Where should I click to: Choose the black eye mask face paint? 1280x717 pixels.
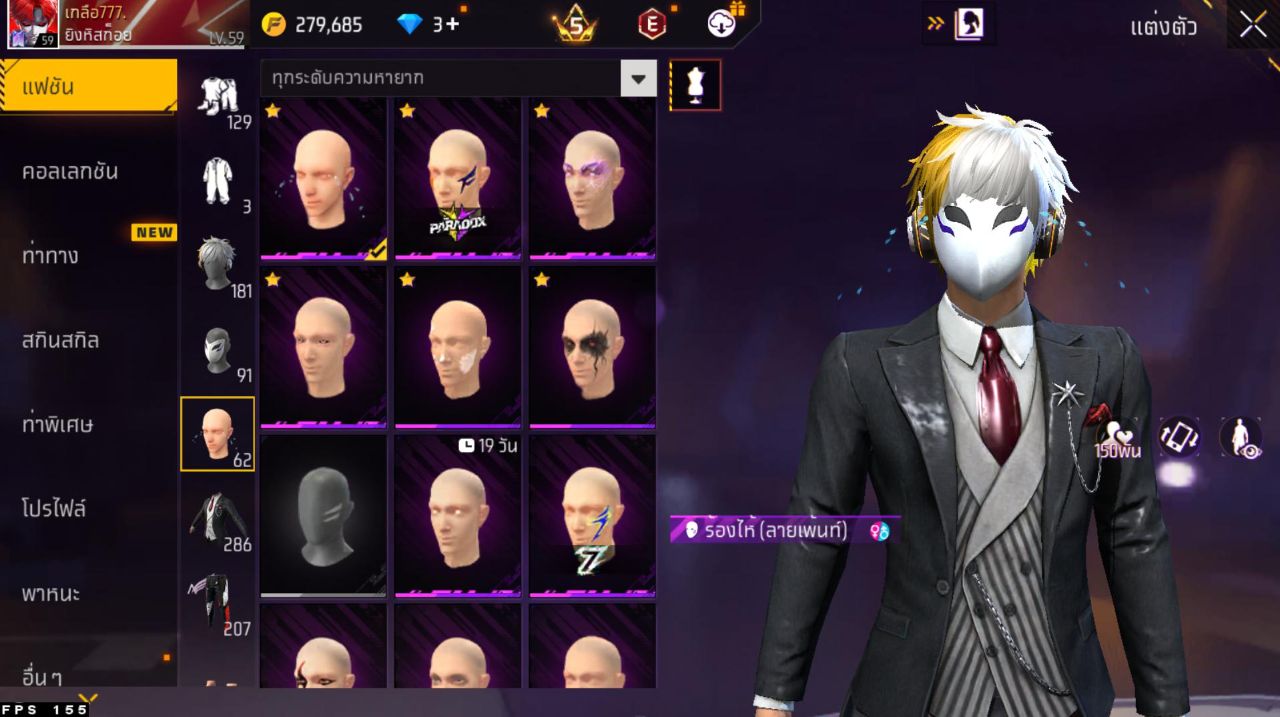[592, 347]
